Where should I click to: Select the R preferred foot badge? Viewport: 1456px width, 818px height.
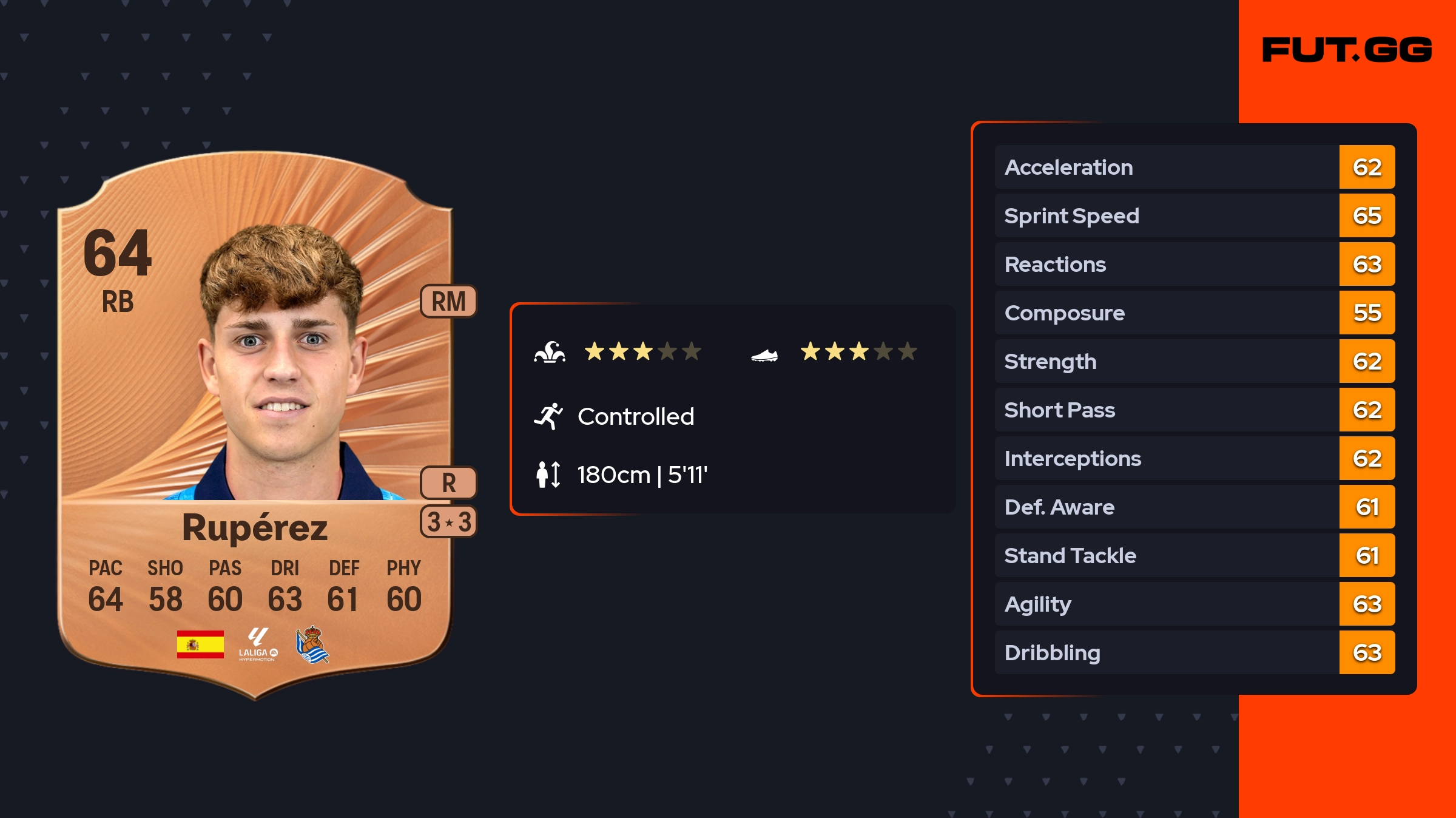pos(448,483)
